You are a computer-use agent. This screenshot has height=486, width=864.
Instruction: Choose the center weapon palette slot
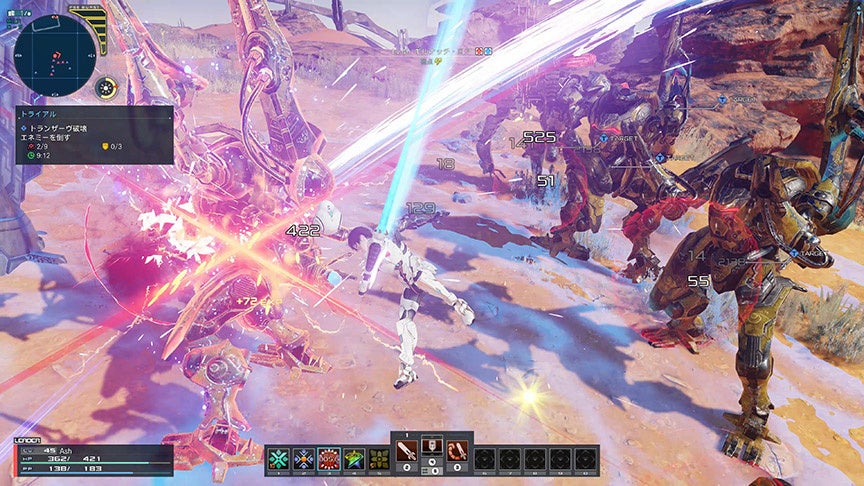click(432, 453)
